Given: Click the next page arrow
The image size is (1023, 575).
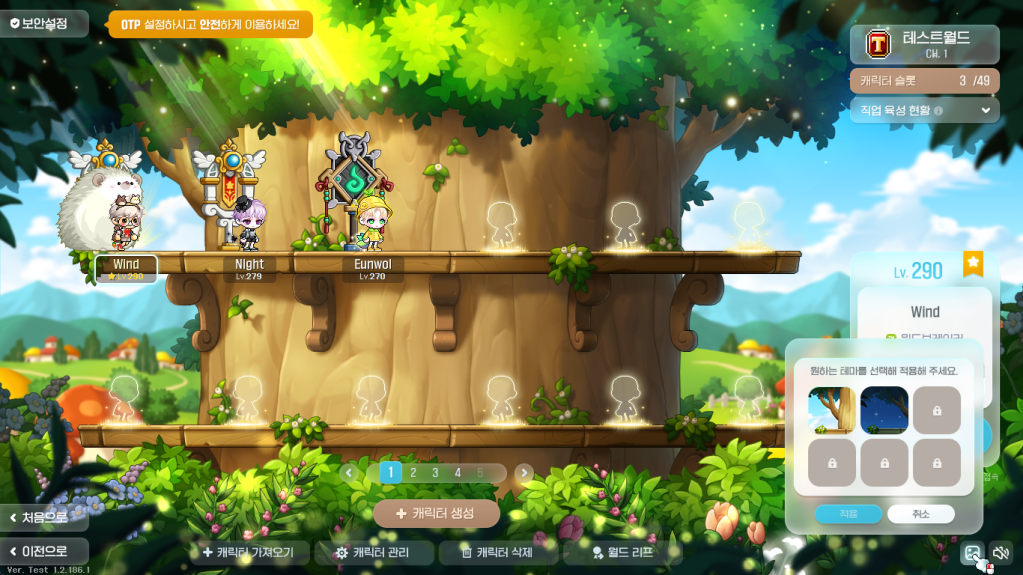Looking at the screenshot, I should (x=524, y=473).
